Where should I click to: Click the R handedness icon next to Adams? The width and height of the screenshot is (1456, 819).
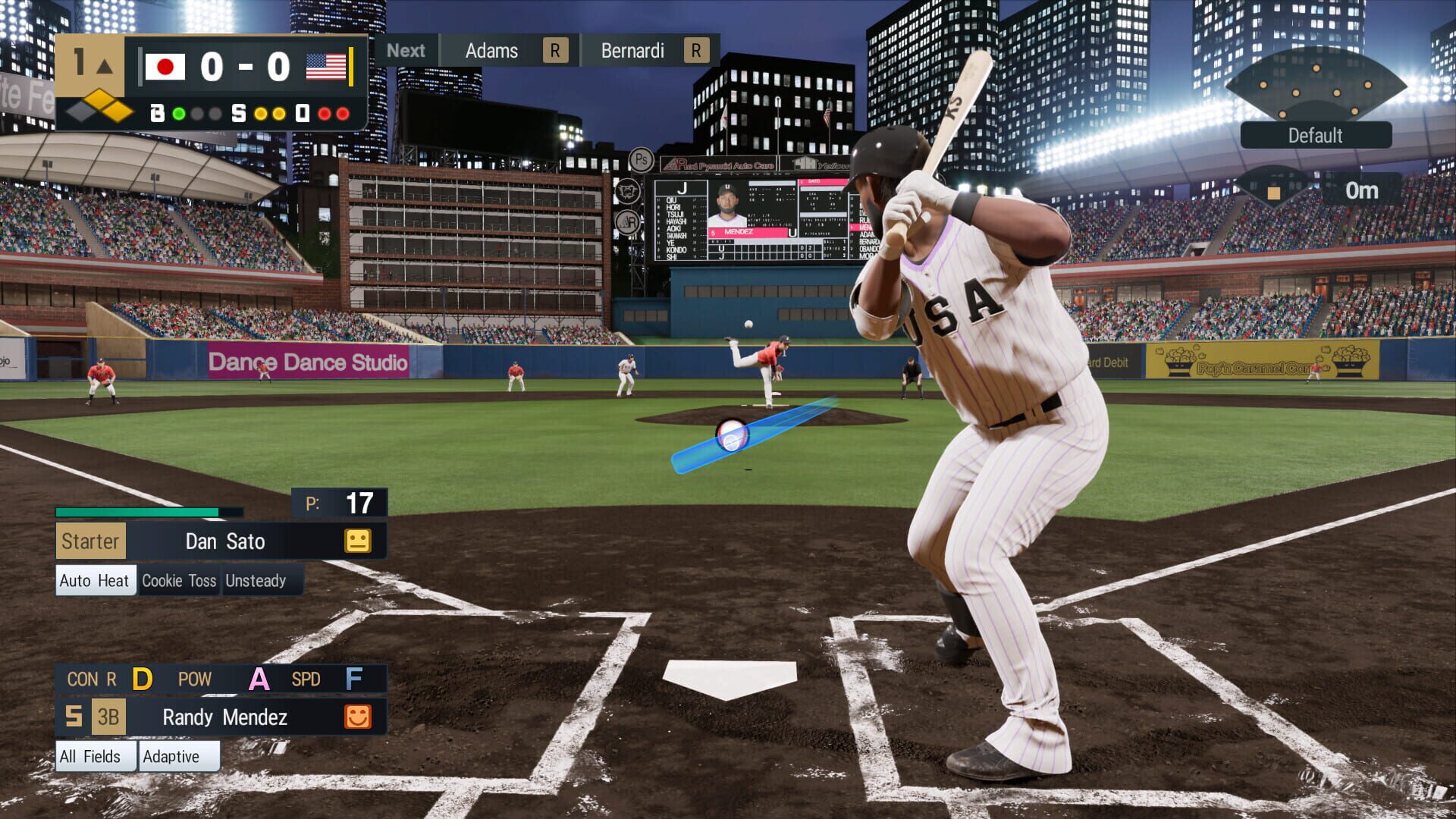[x=556, y=50]
